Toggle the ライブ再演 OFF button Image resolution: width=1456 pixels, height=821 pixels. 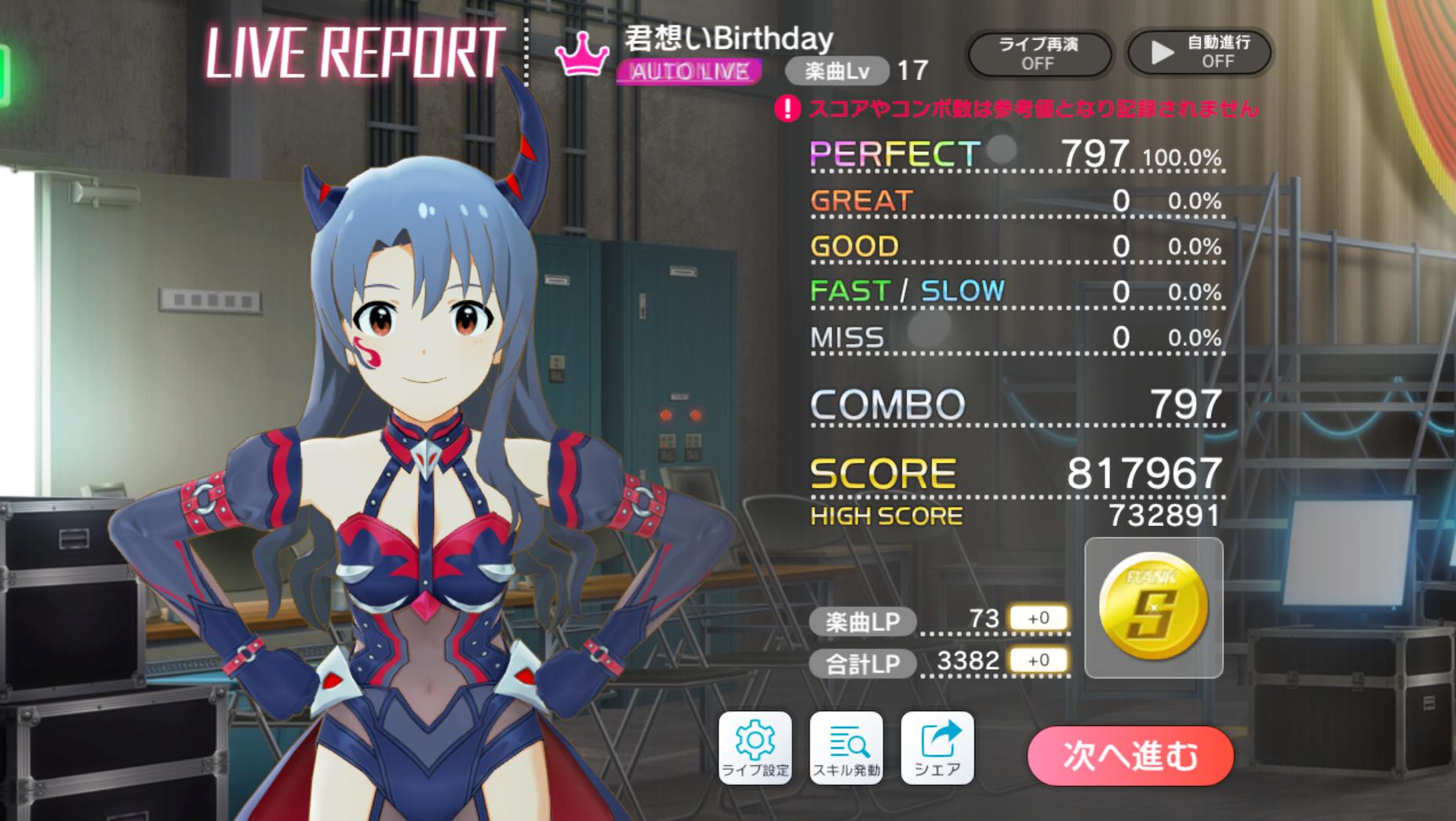click(1038, 53)
